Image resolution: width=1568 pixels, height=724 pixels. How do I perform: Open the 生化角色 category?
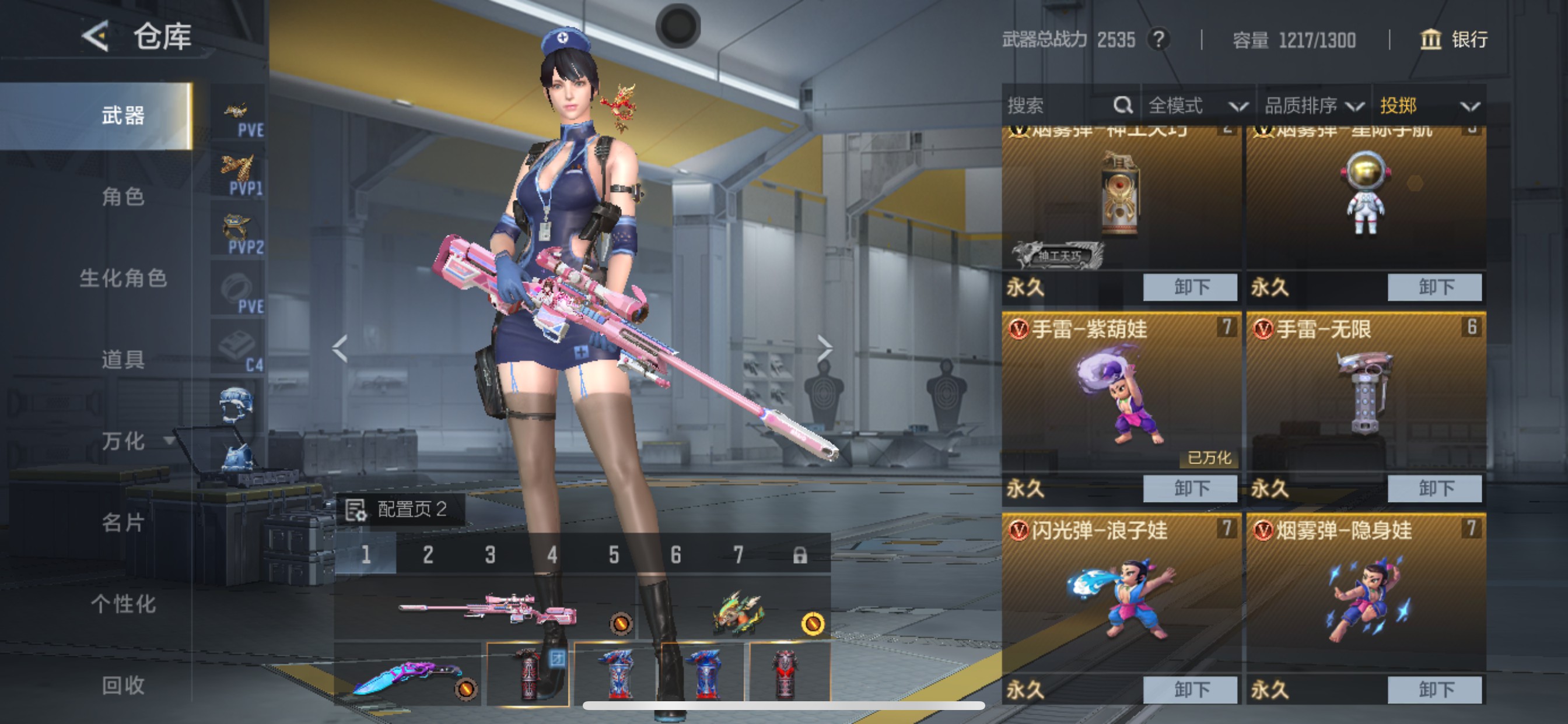pos(123,278)
